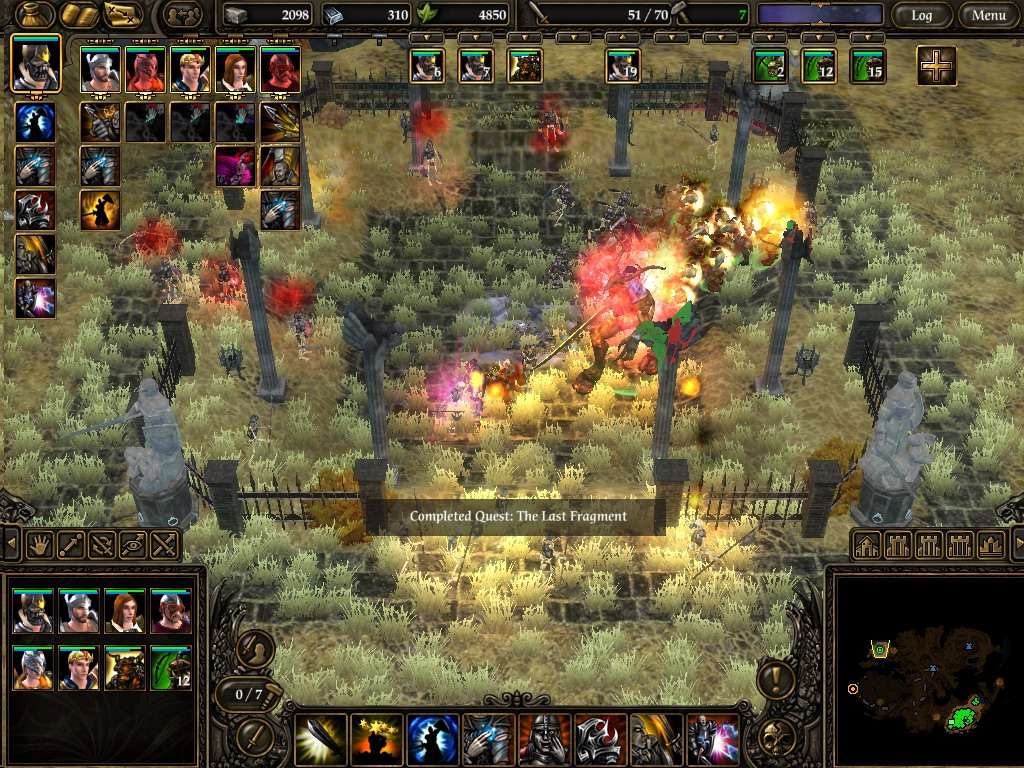Activate the eye with arrow command
Image resolution: width=1024 pixels, height=768 pixels.
133,545
